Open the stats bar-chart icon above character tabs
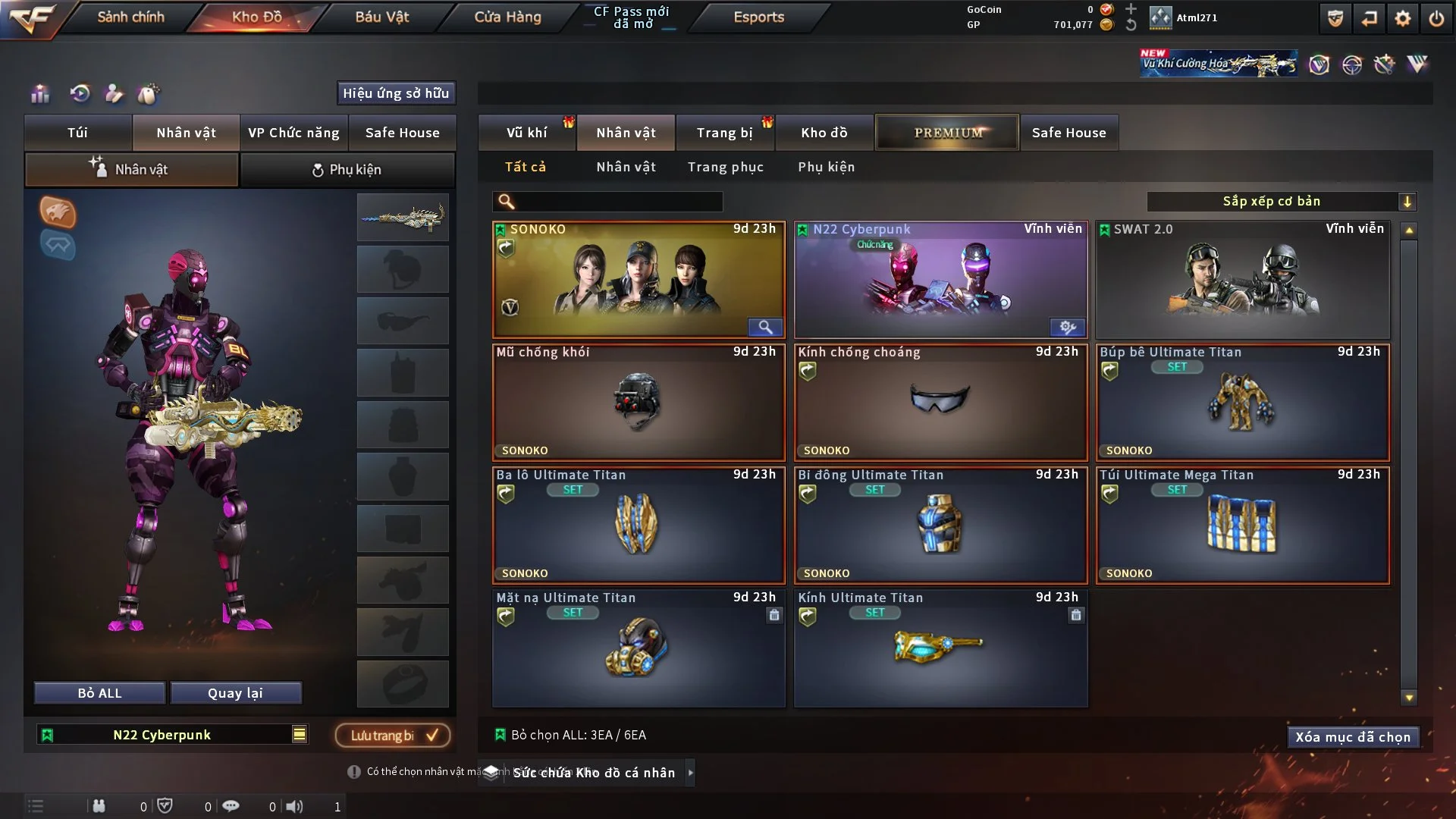Screen dimensions: 1456x819 click(x=39, y=94)
